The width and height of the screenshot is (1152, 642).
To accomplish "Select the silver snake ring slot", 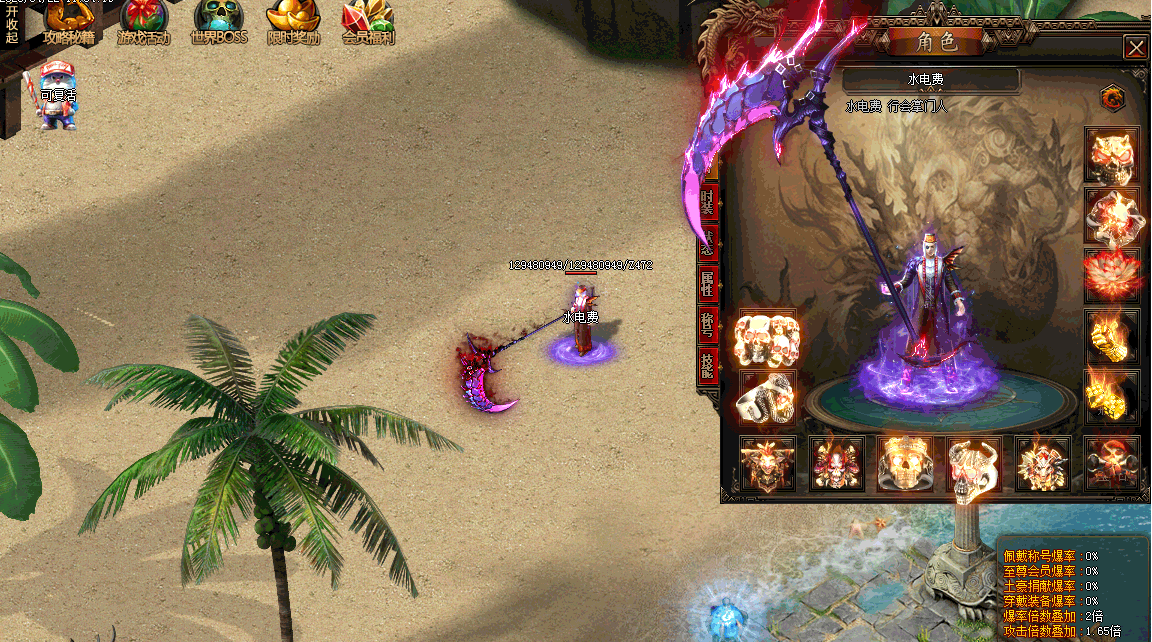I will coord(768,398).
